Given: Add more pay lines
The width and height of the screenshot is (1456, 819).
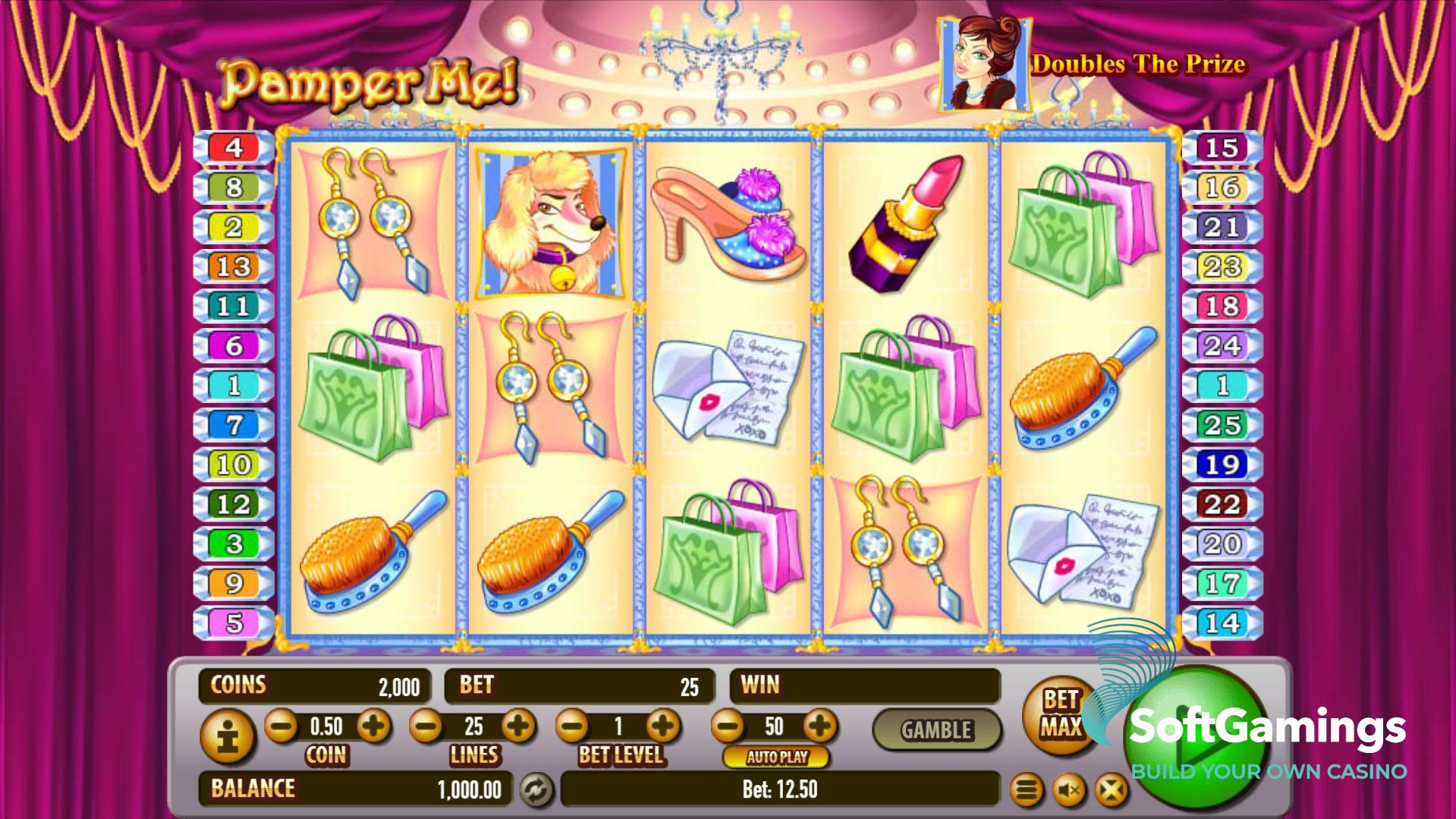Looking at the screenshot, I should pyautogui.click(x=518, y=726).
